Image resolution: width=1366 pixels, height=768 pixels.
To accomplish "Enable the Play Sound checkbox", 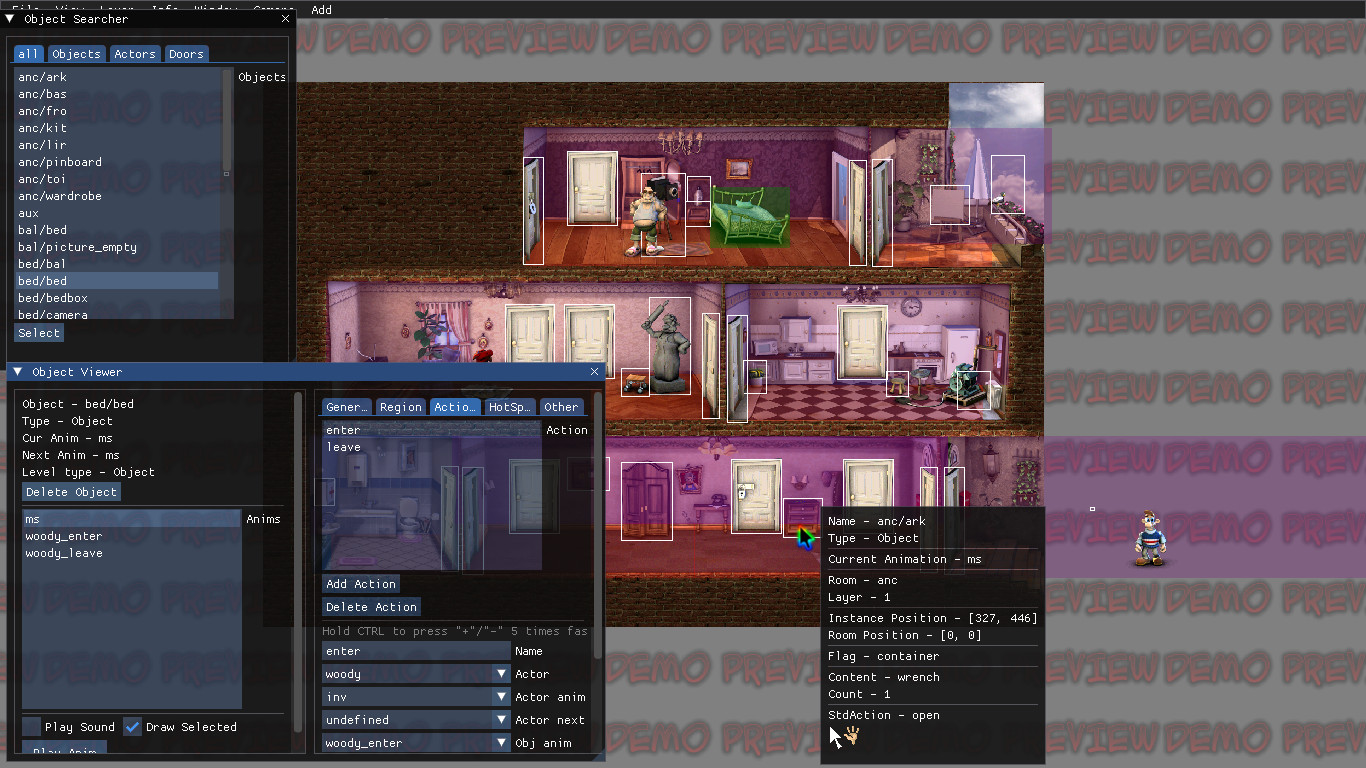I will 30,727.
